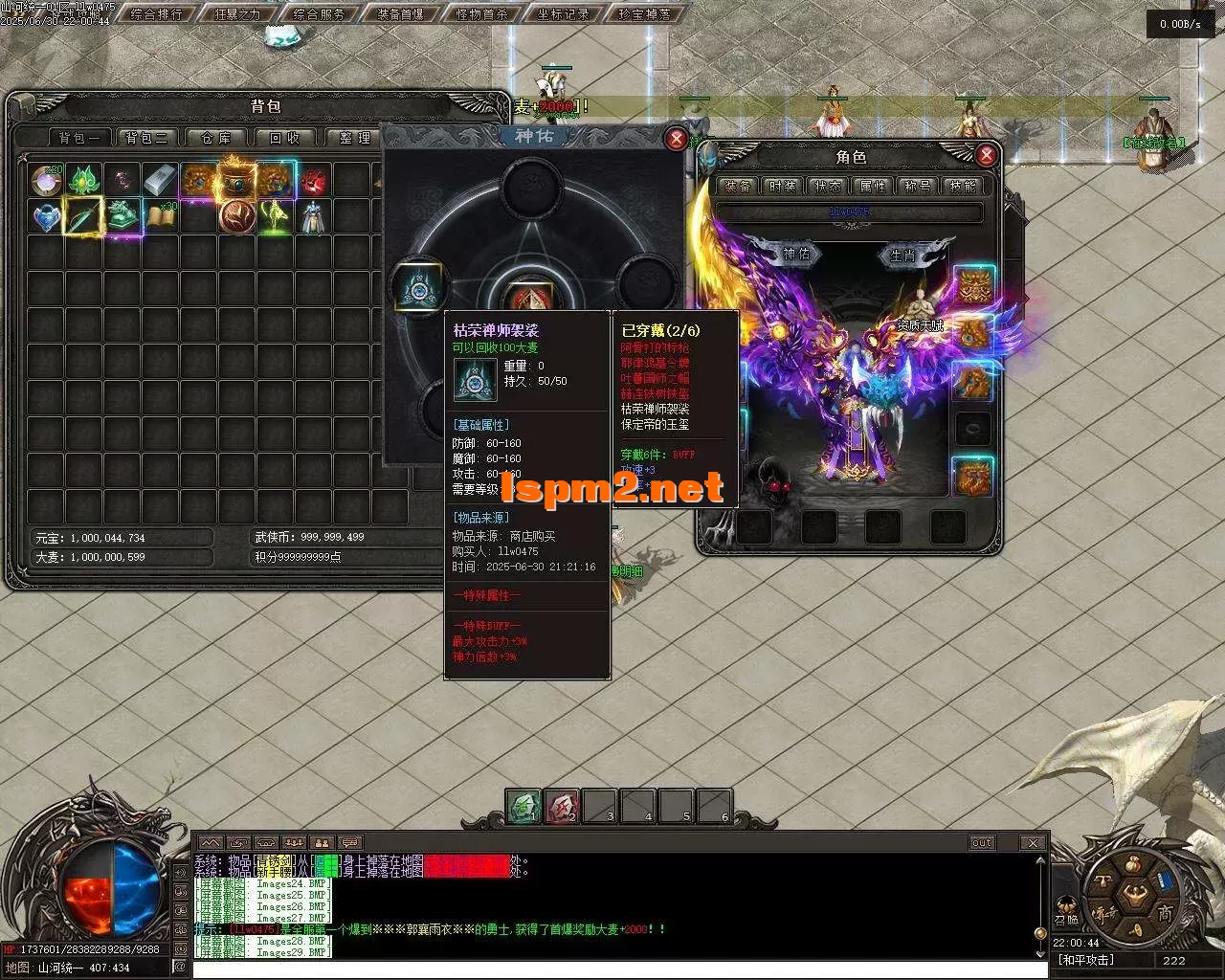Viewport: 1225px width, 980px height.
Task: Pick the book stack item in the bag
Action: [x=160, y=216]
